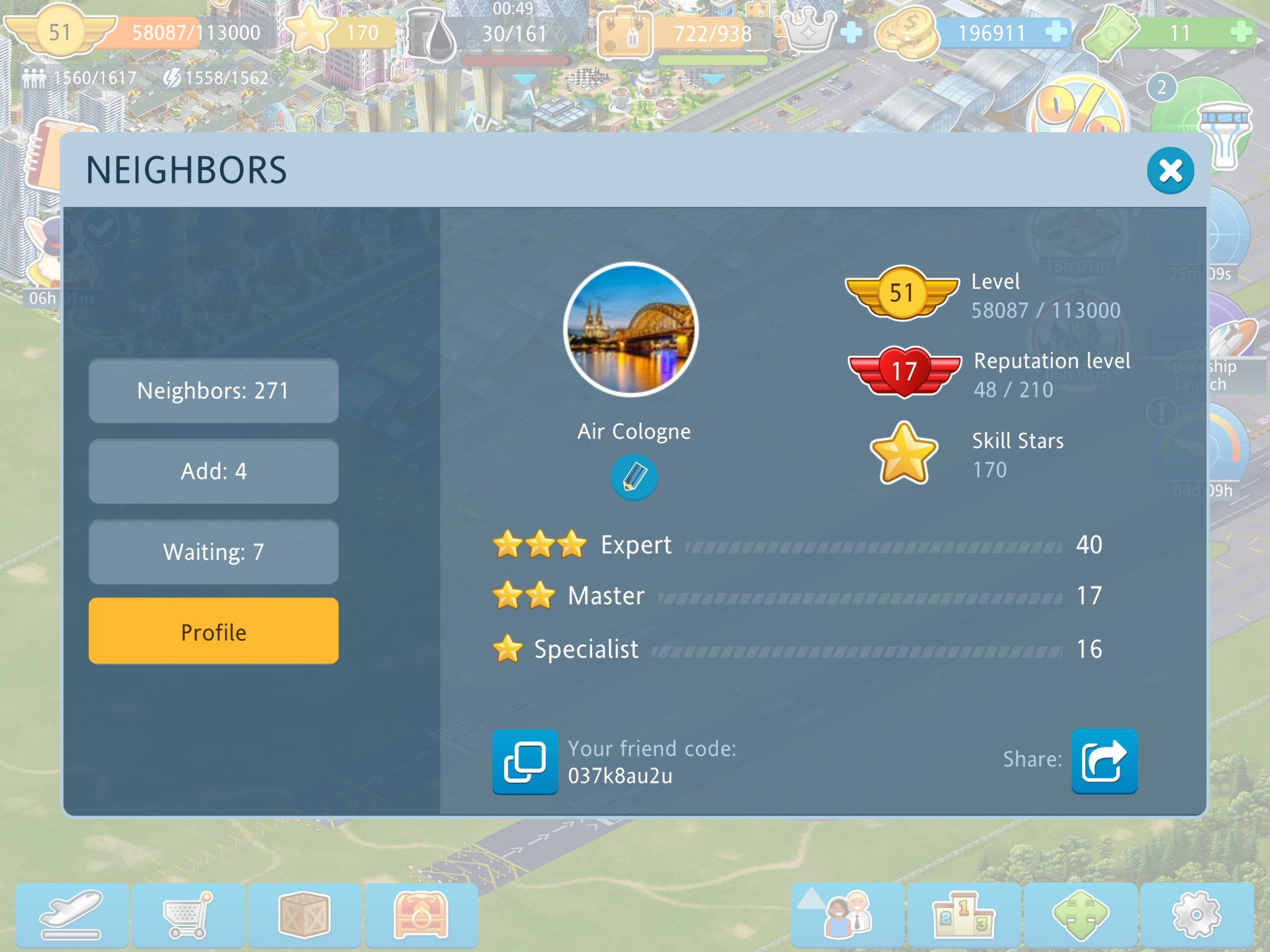Tap the blue plus beside the crown
The height and width of the screenshot is (952, 1270).
point(851,32)
